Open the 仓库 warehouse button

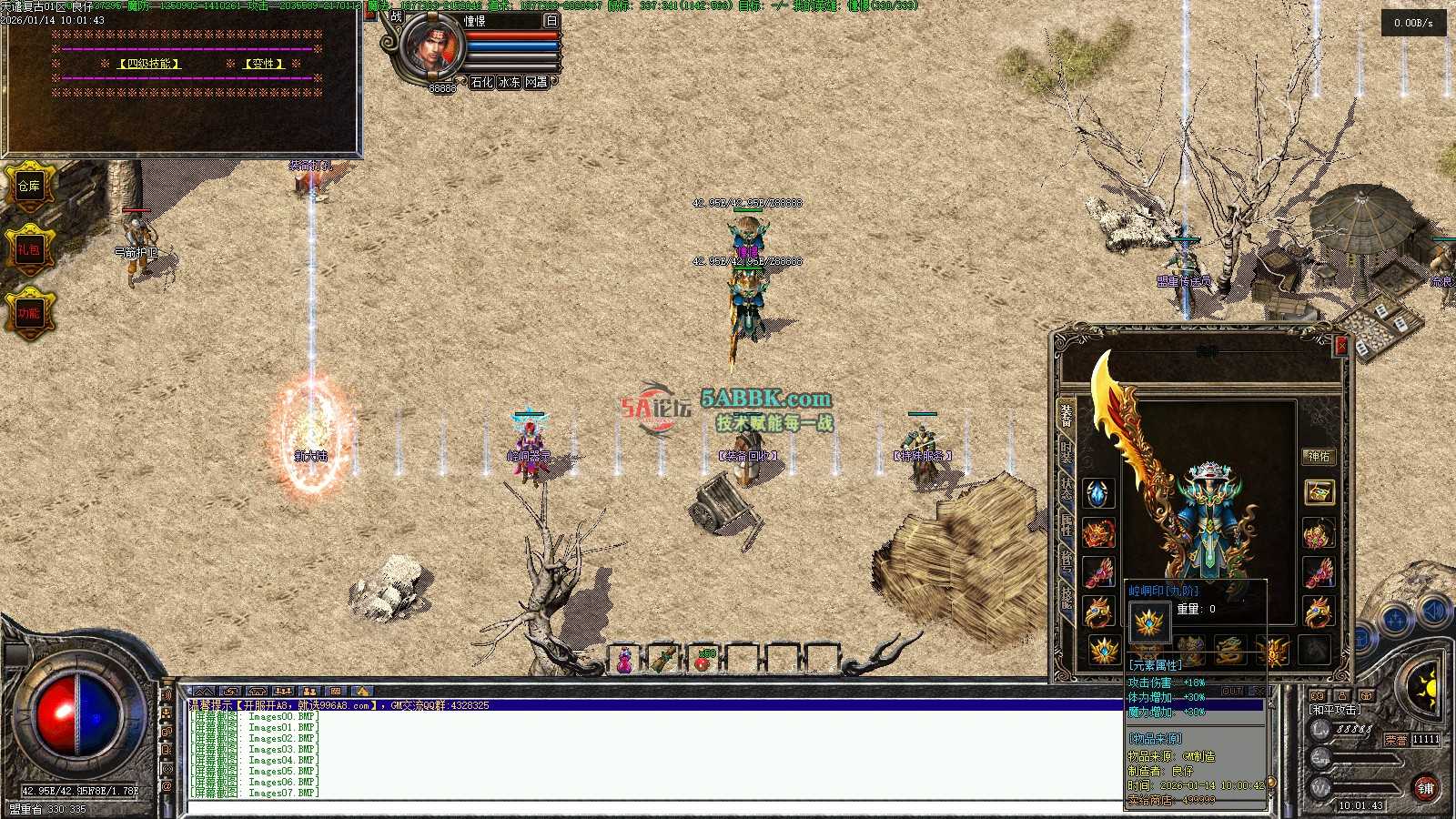point(29,186)
